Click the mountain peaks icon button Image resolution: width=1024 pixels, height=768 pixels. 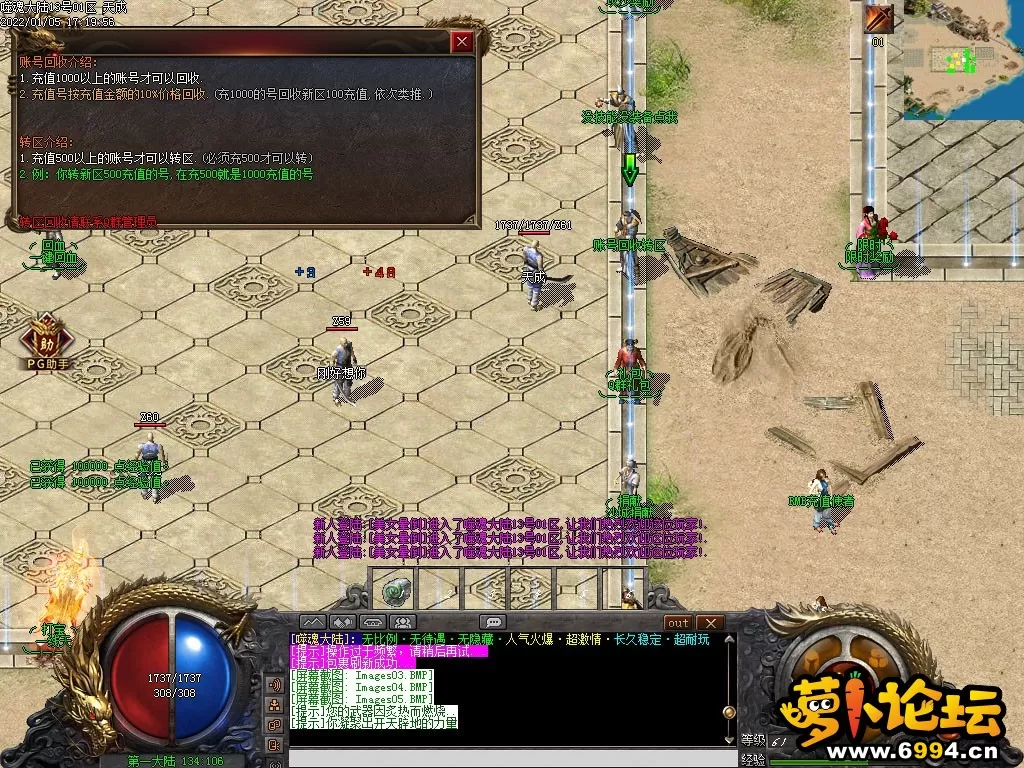tap(313, 622)
